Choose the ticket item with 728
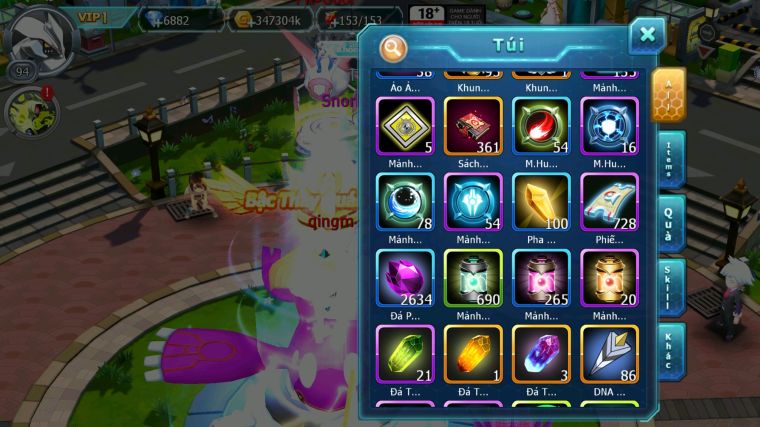This screenshot has width=760, height=427. pos(609,202)
